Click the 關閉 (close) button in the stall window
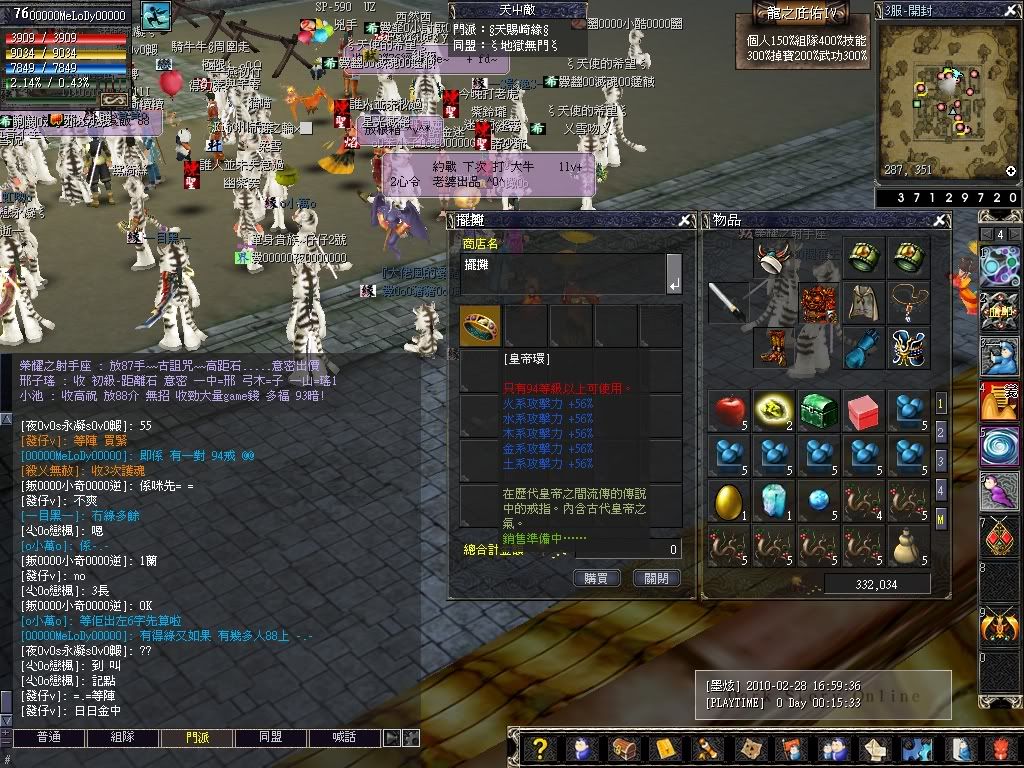 pyautogui.click(x=657, y=578)
